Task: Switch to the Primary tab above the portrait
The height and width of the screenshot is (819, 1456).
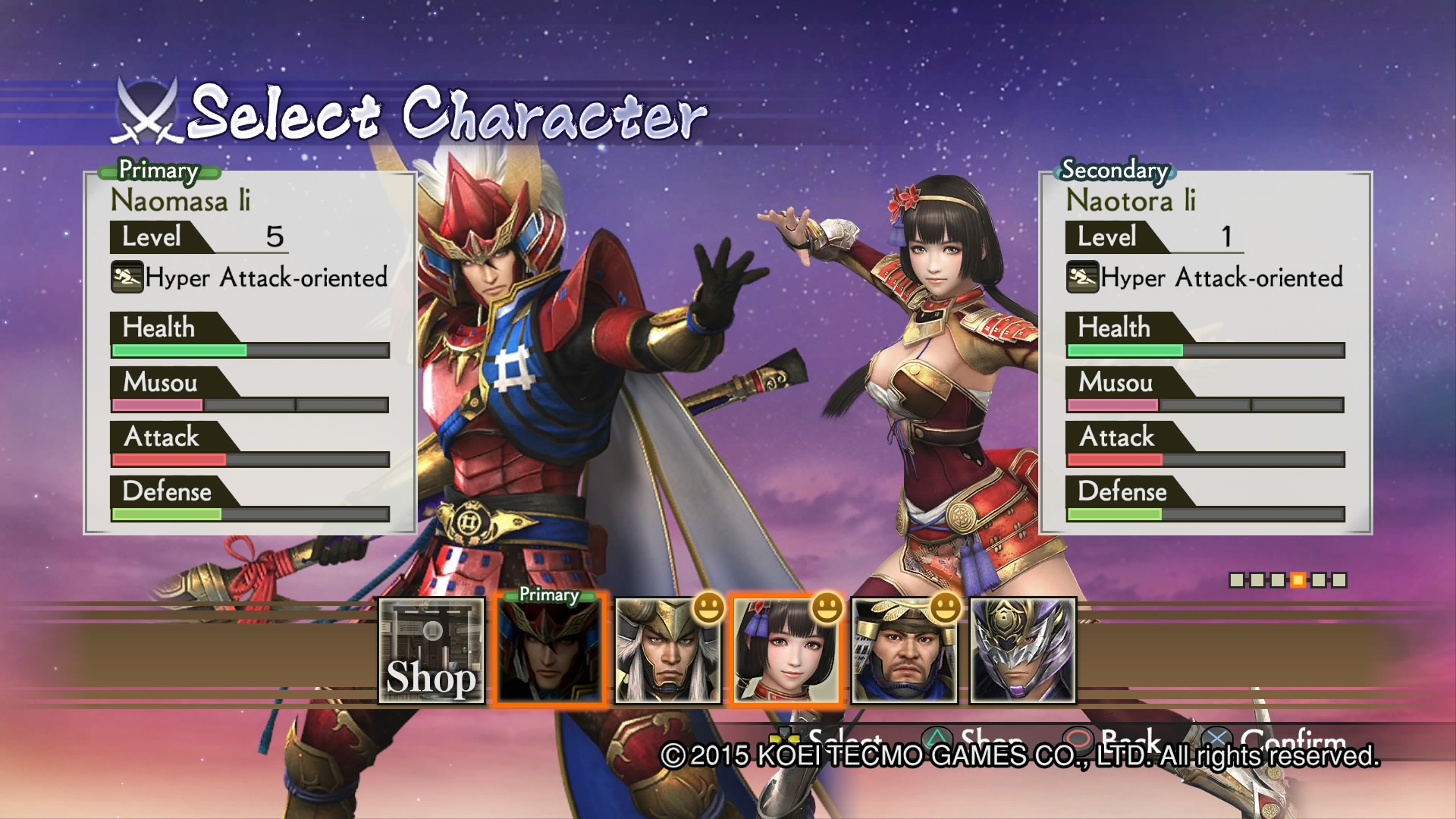Action: pyautogui.click(x=548, y=595)
